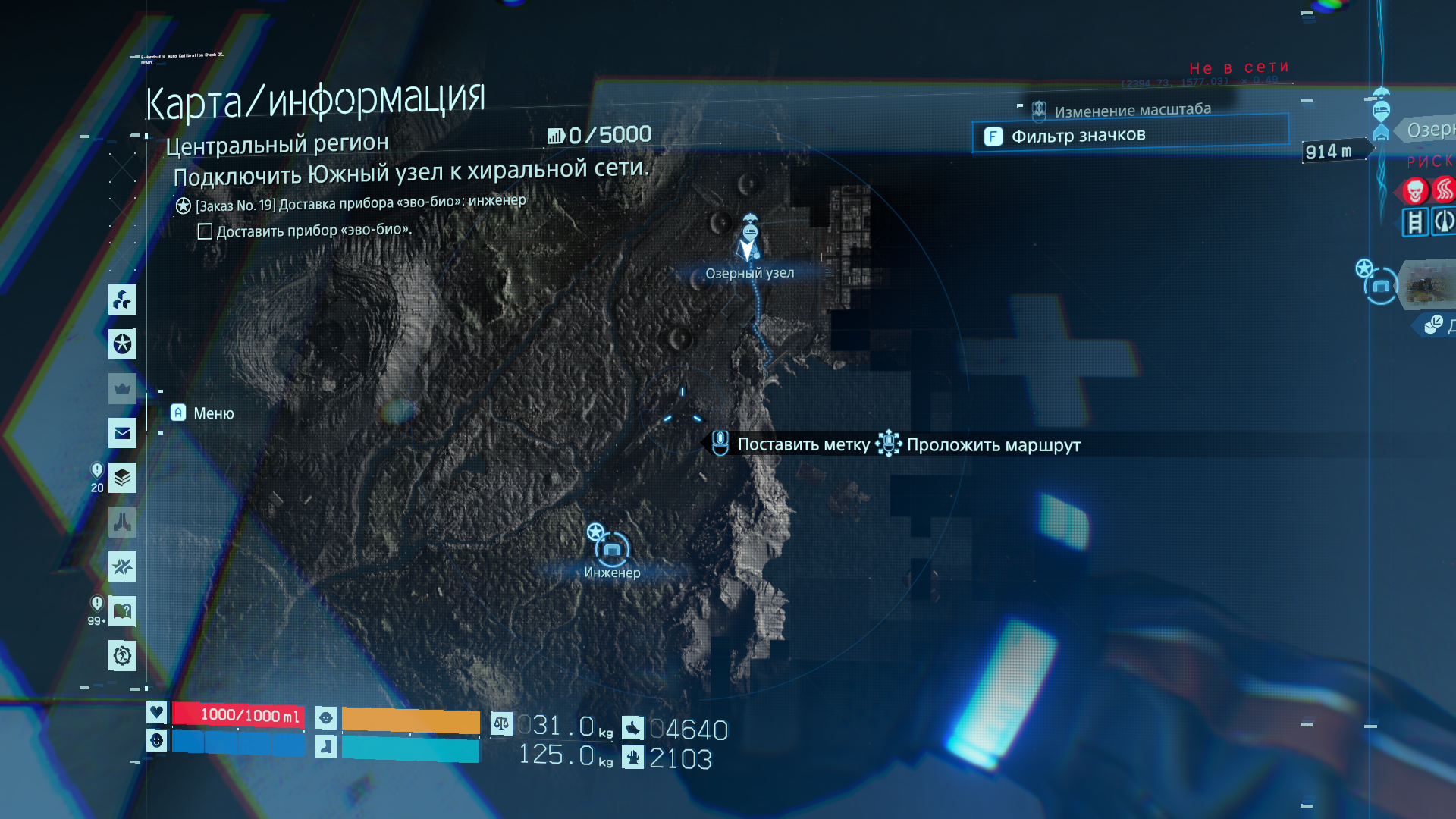Open the mail envelope tab
Screen dimensions: 1456x819
tap(122, 434)
